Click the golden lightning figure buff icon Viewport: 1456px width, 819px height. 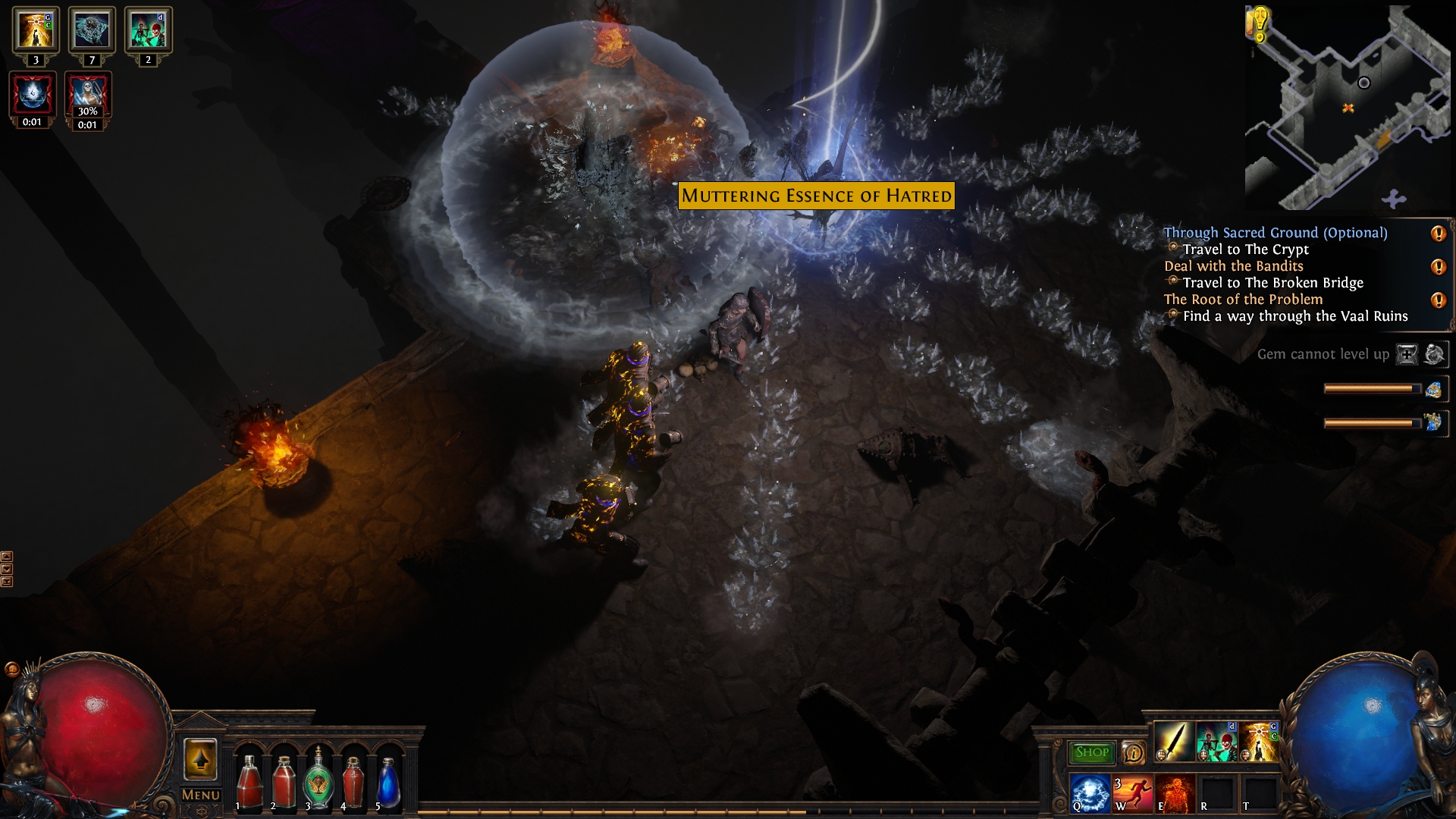coord(35,30)
